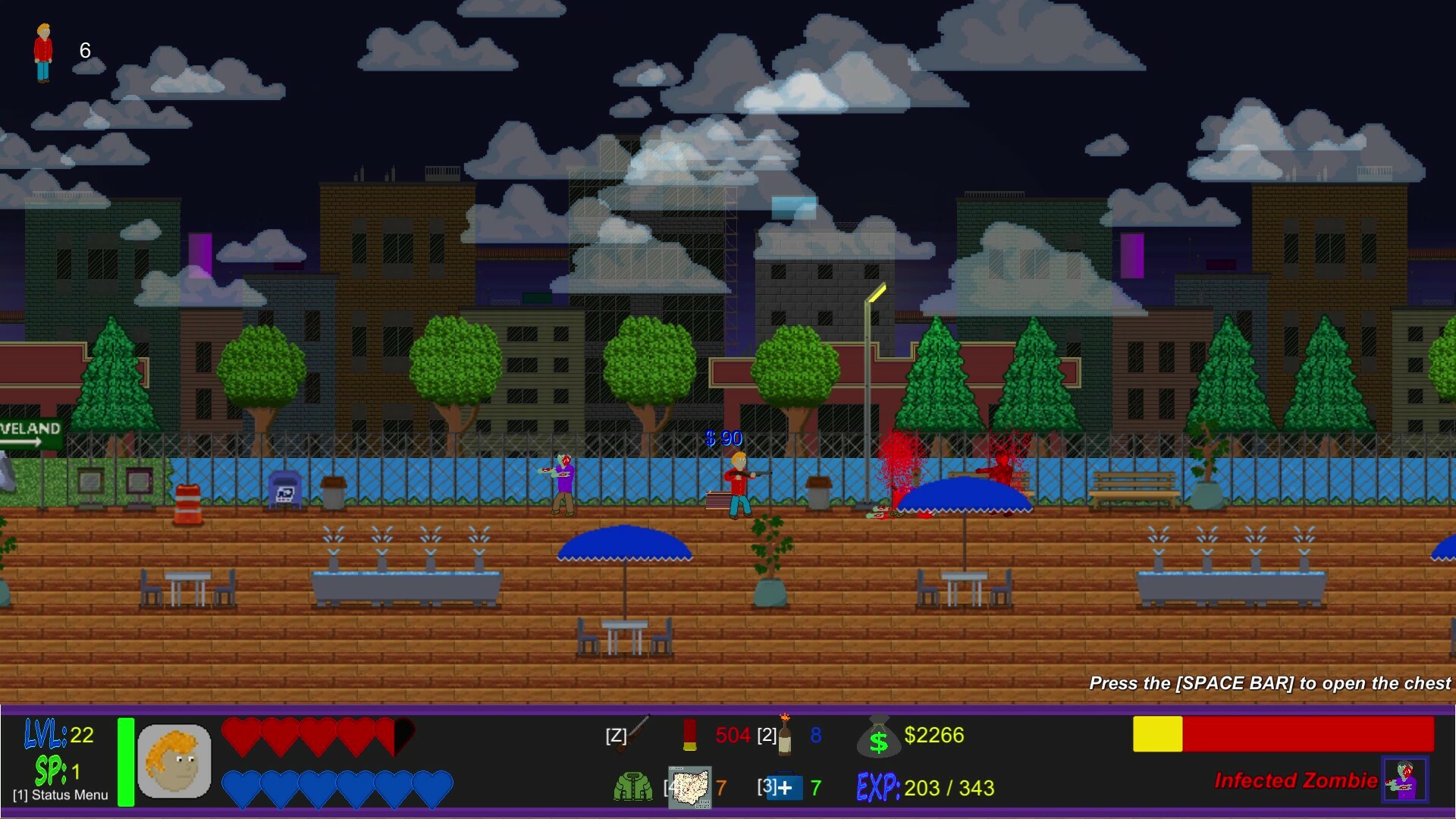Click the Infected Zombie health bar
The height and width of the screenshot is (819, 1456).
pyautogui.click(x=1285, y=734)
